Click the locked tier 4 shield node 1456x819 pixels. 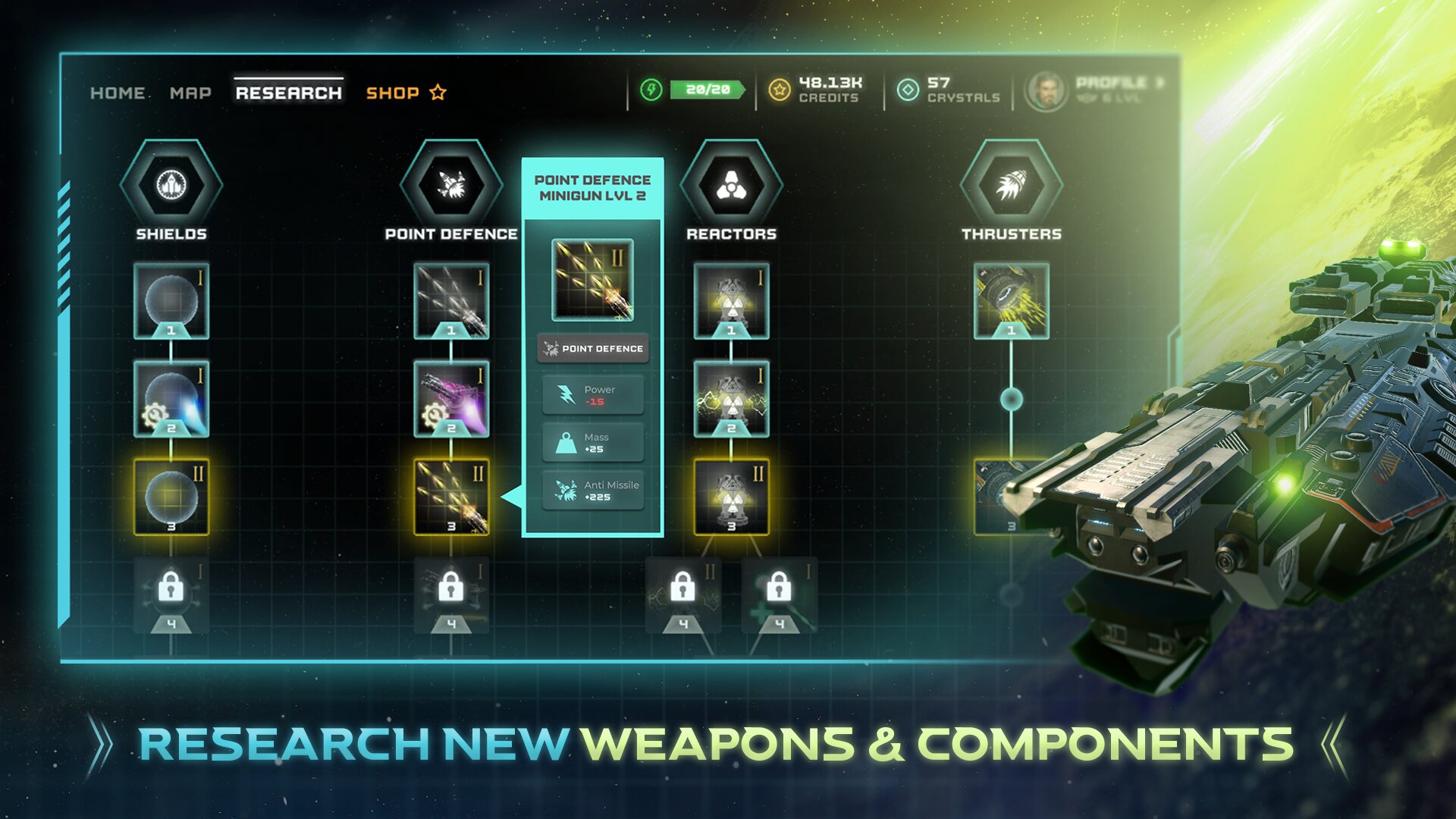171,595
